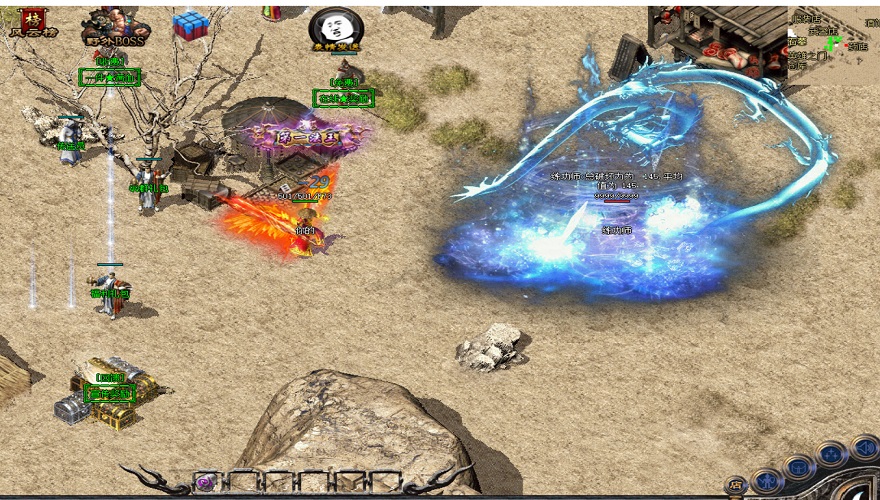Open the 风云榜 ranking board
The height and width of the screenshot is (500, 880).
click(x=35, y=21)
